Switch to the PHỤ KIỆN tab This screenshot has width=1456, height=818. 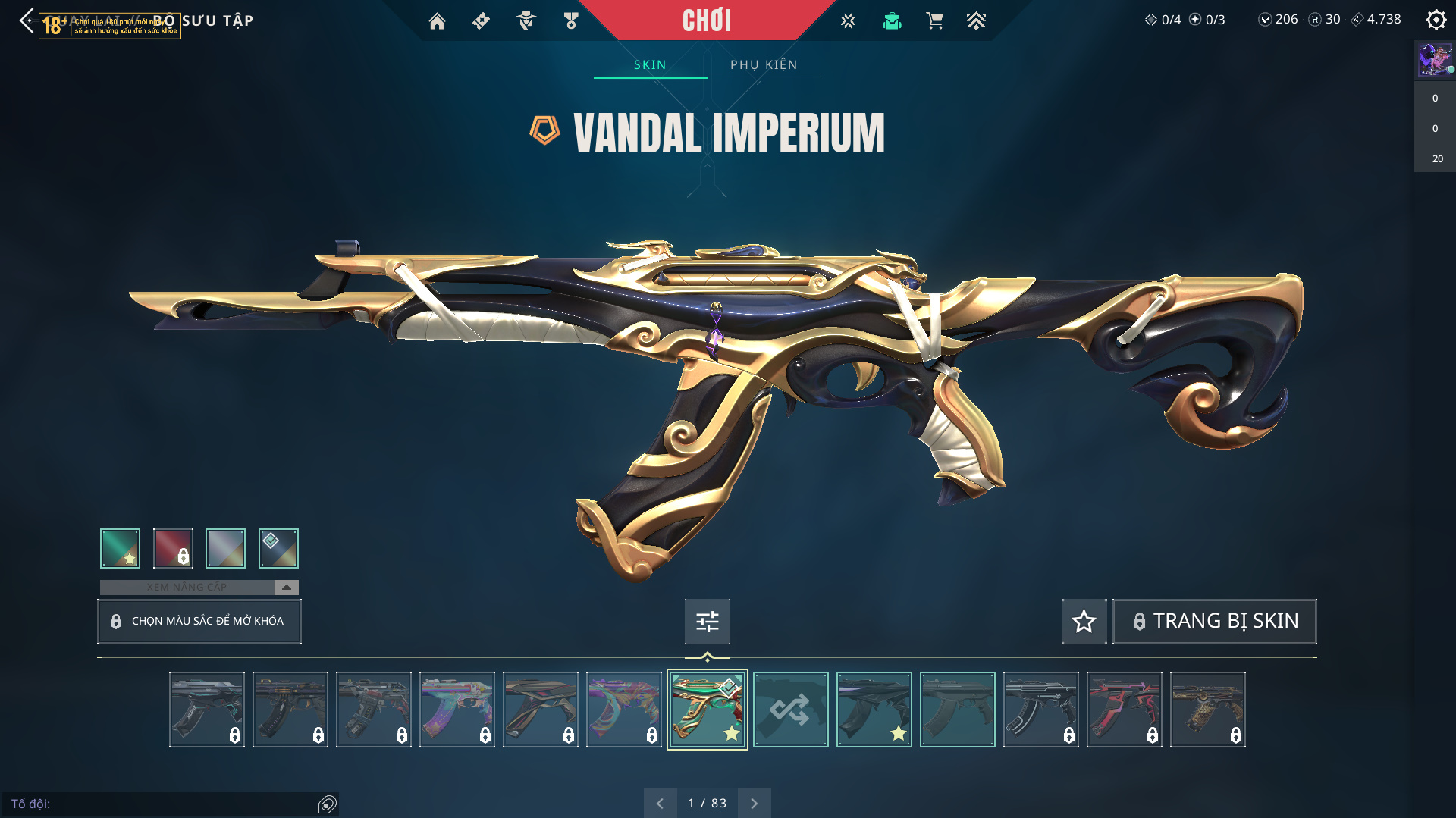point(764,64)
